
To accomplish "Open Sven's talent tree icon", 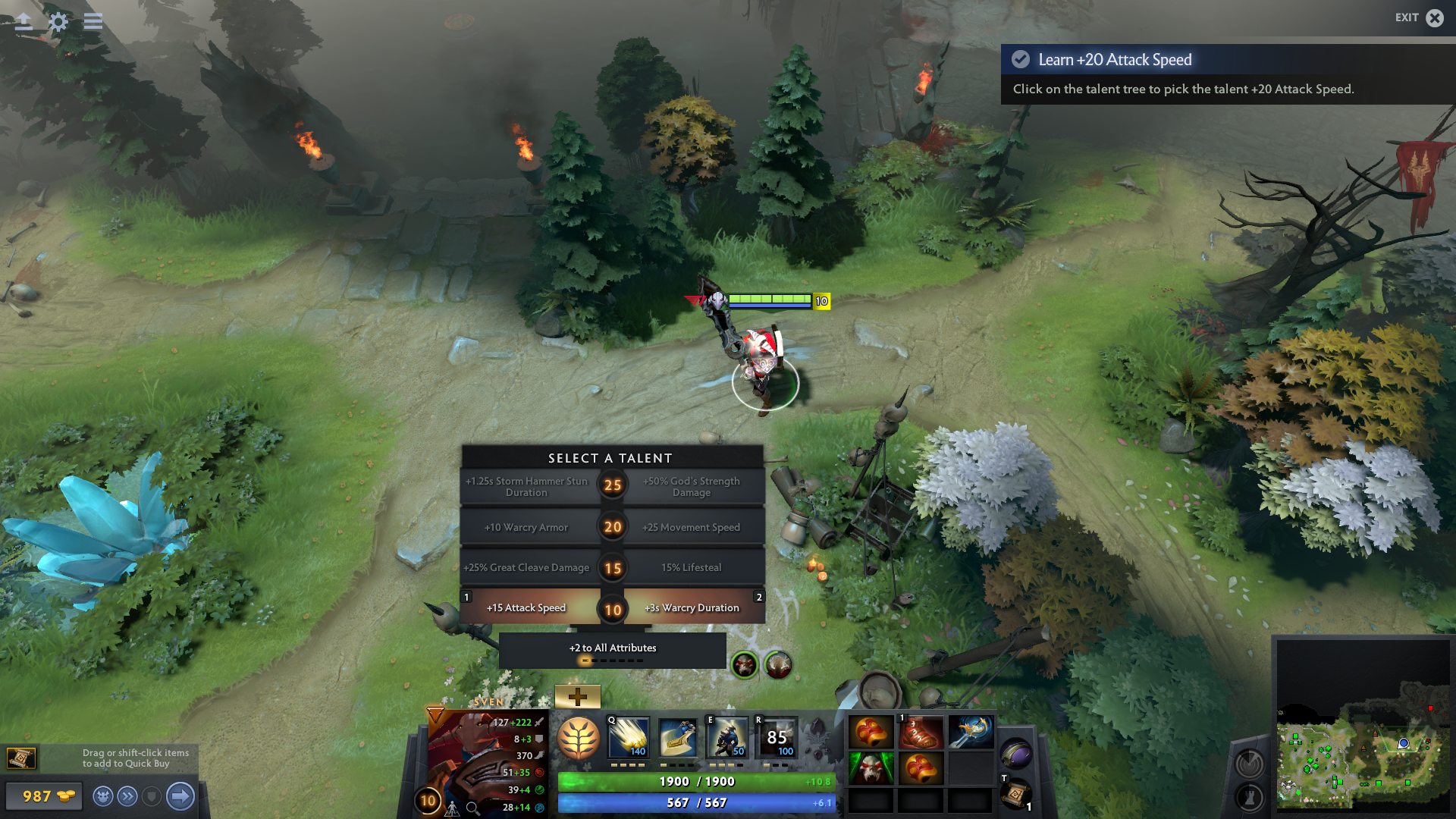I will (x=579, y=738).
